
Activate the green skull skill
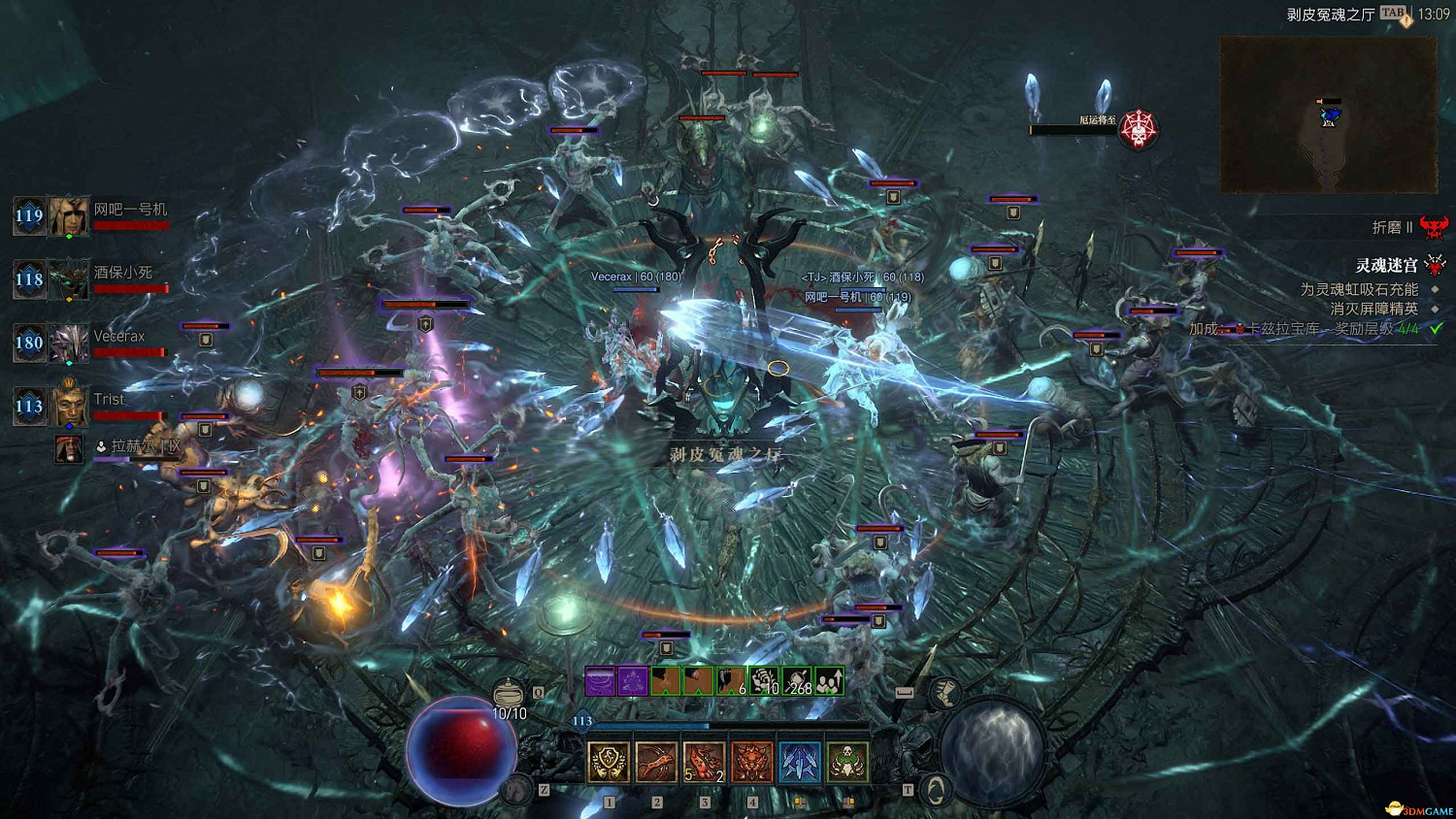click(846, 762)
